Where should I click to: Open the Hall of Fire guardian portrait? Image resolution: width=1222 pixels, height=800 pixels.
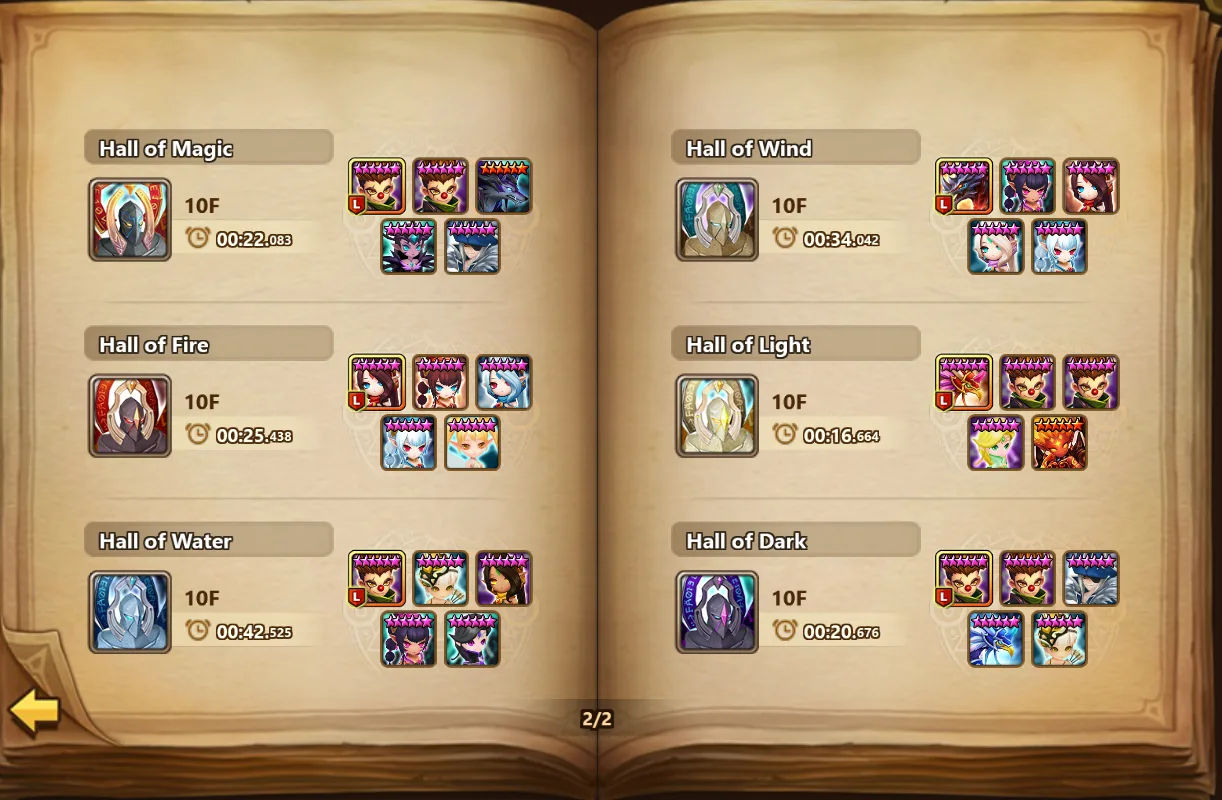click(x=130, y=416)
